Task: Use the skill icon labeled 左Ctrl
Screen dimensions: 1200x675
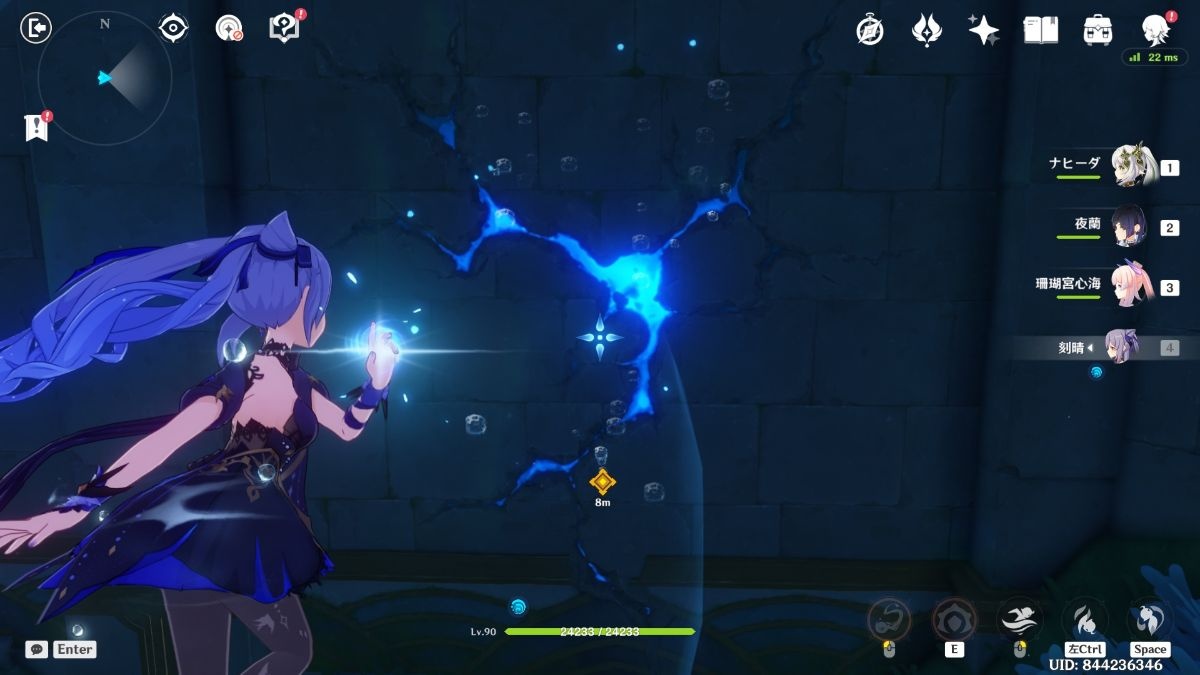Action: [x=1084, y=618]
